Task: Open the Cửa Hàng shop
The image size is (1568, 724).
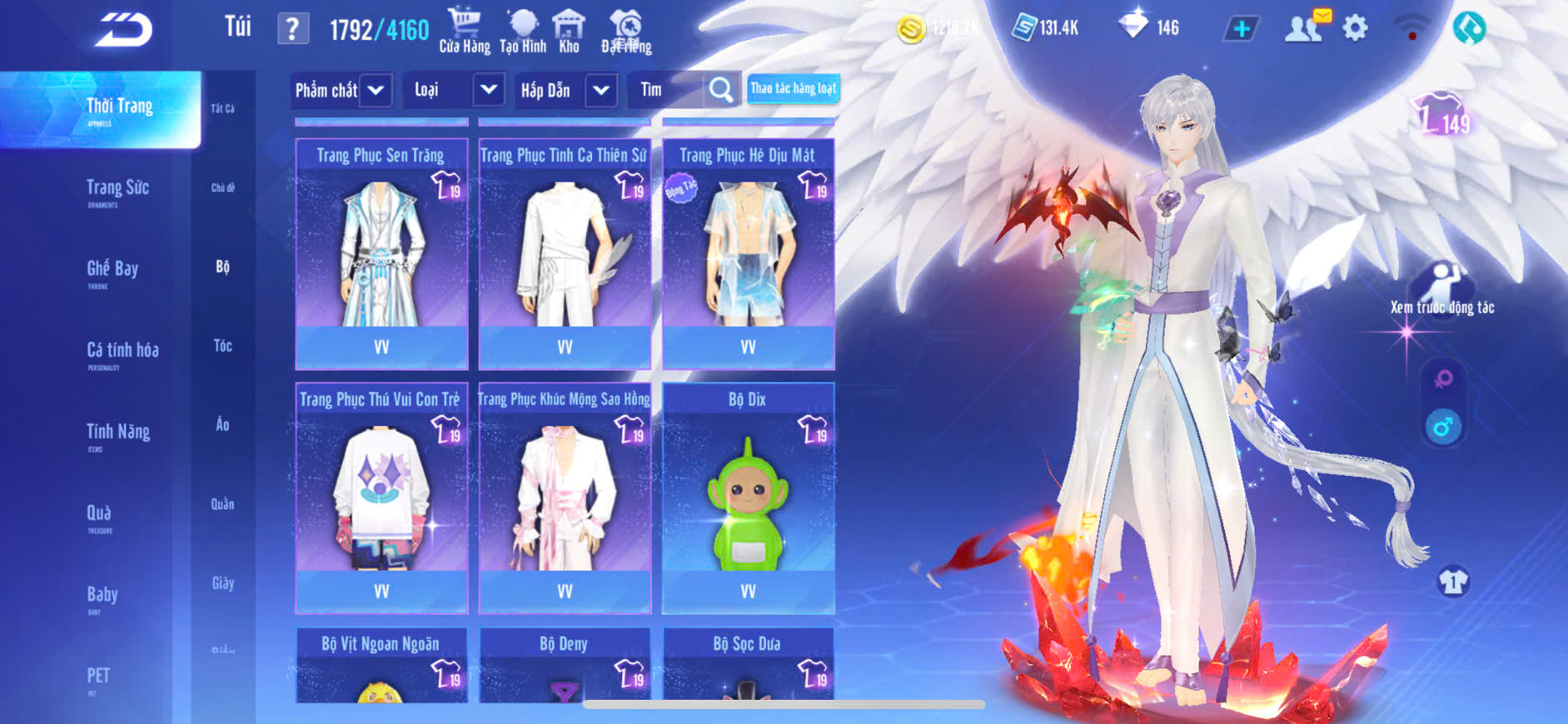Action: 464,31
